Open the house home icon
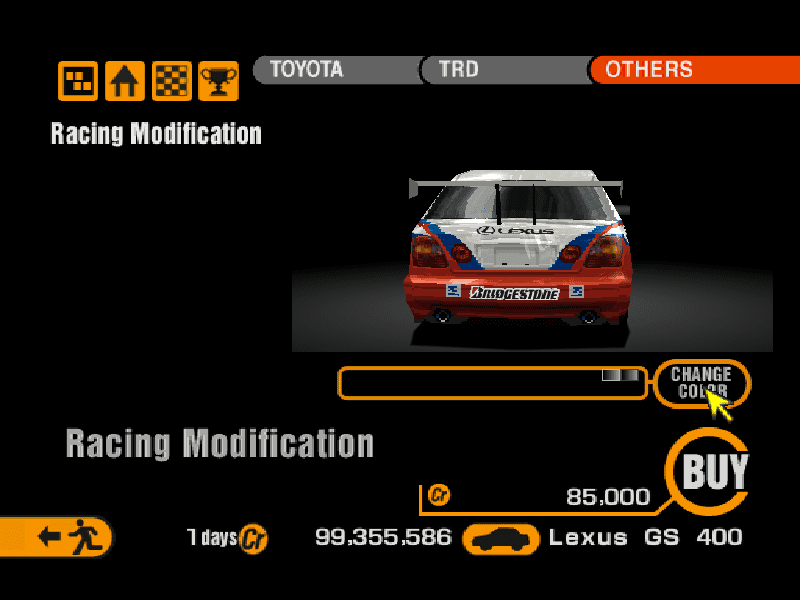Screen dimensions: 800x600 125,81
